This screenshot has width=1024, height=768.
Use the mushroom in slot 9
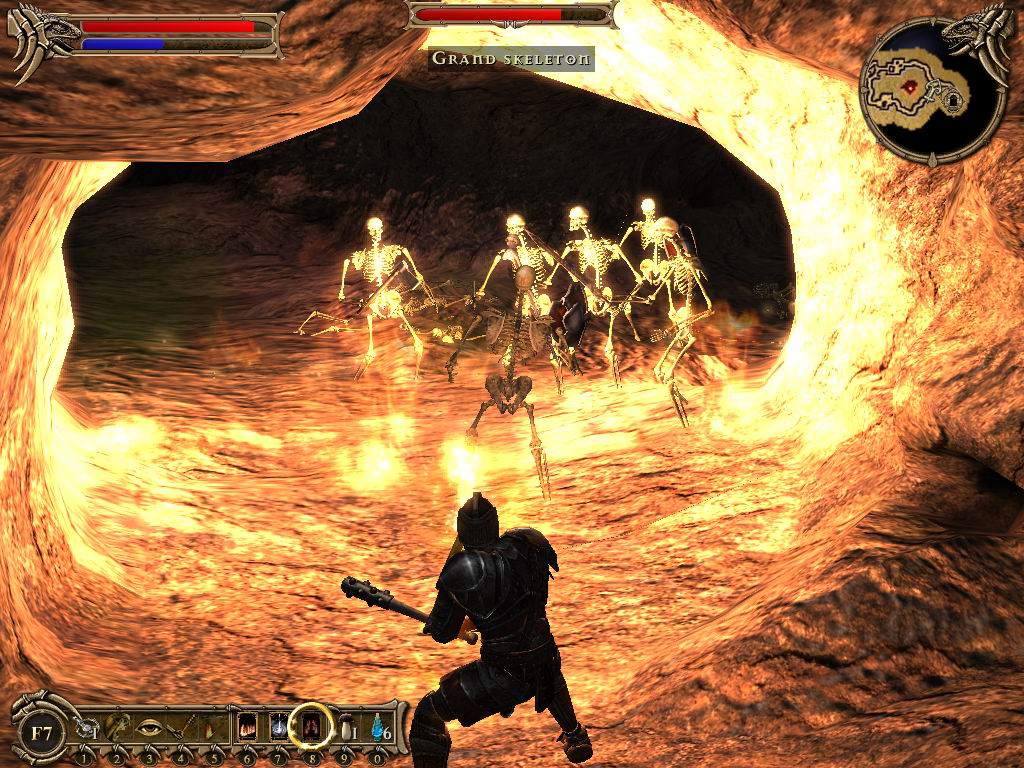pos(345,729)
